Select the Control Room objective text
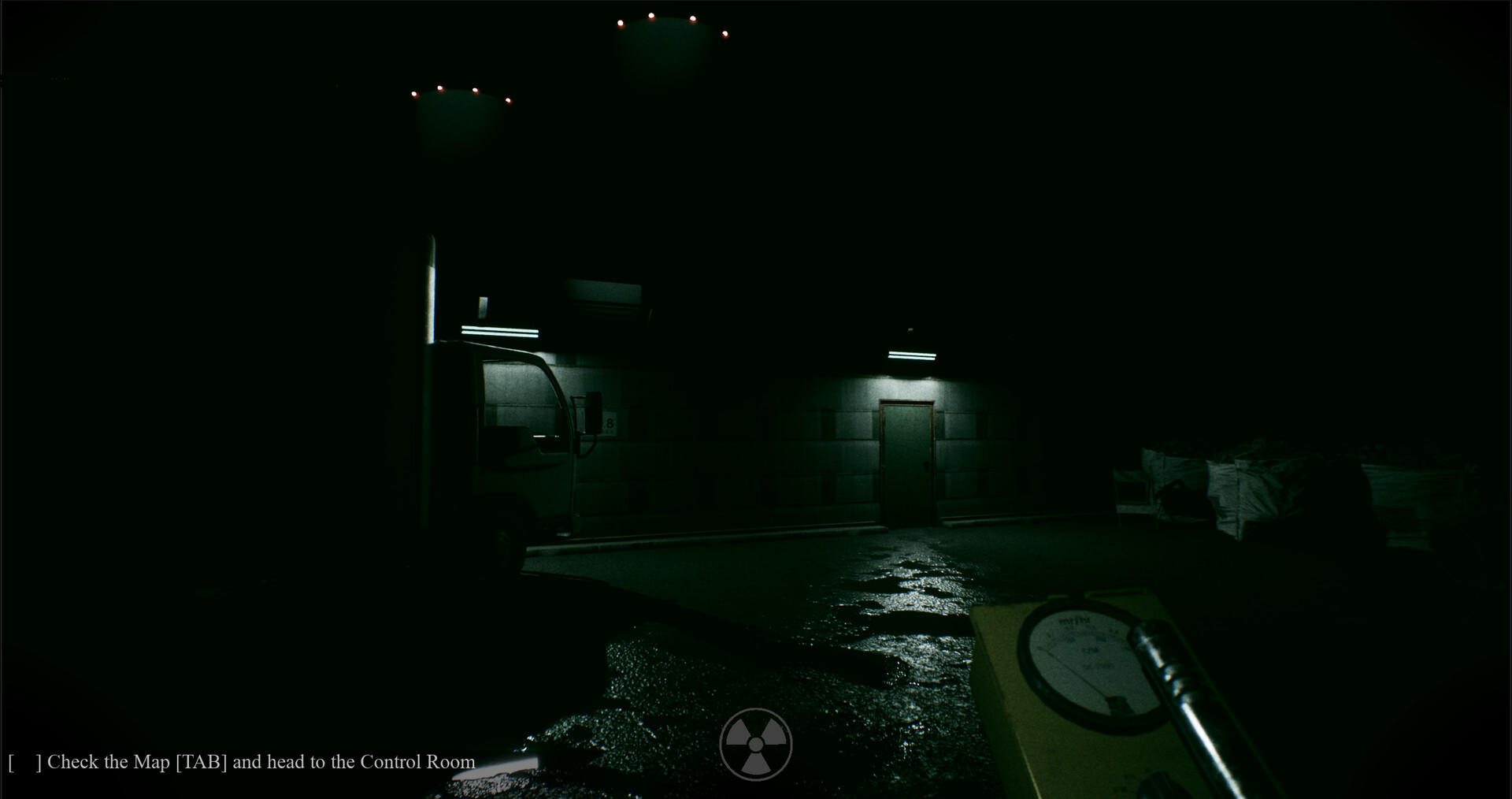Image resolution: width=1512 pixels, height=799 pixels. (x=417, y=761)
